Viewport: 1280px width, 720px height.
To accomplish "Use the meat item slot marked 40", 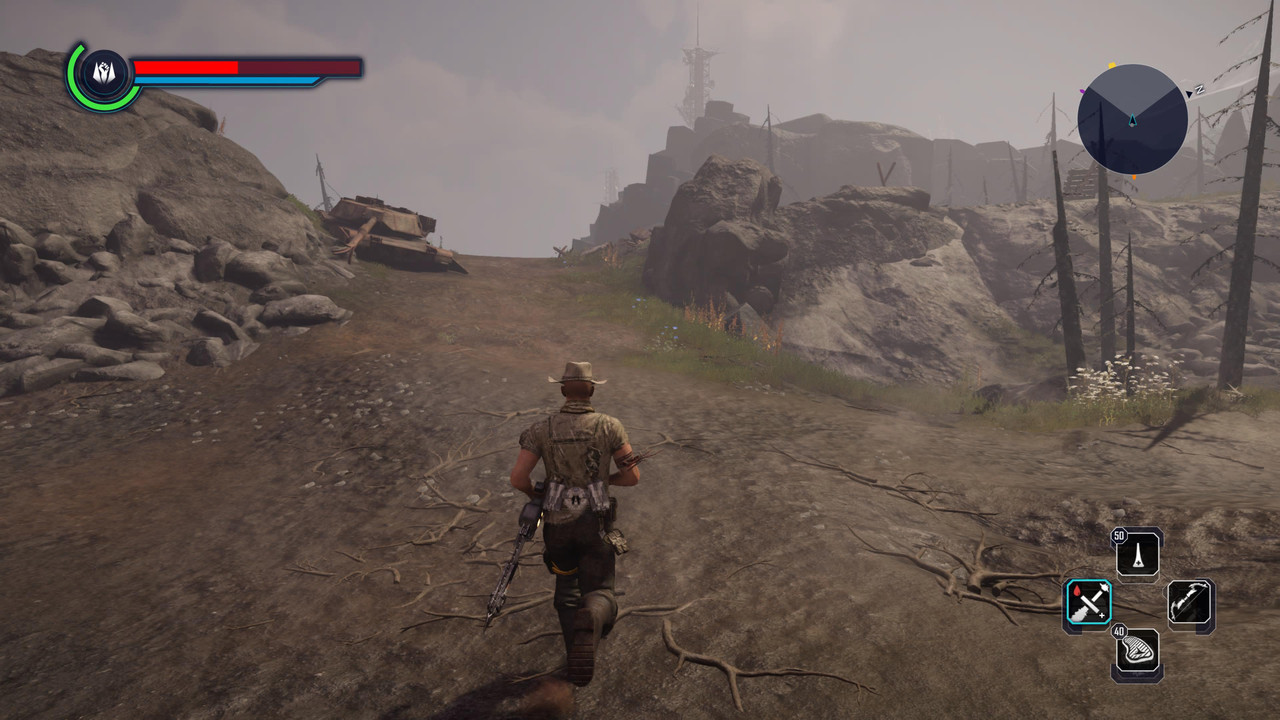I will point(1138,653).
